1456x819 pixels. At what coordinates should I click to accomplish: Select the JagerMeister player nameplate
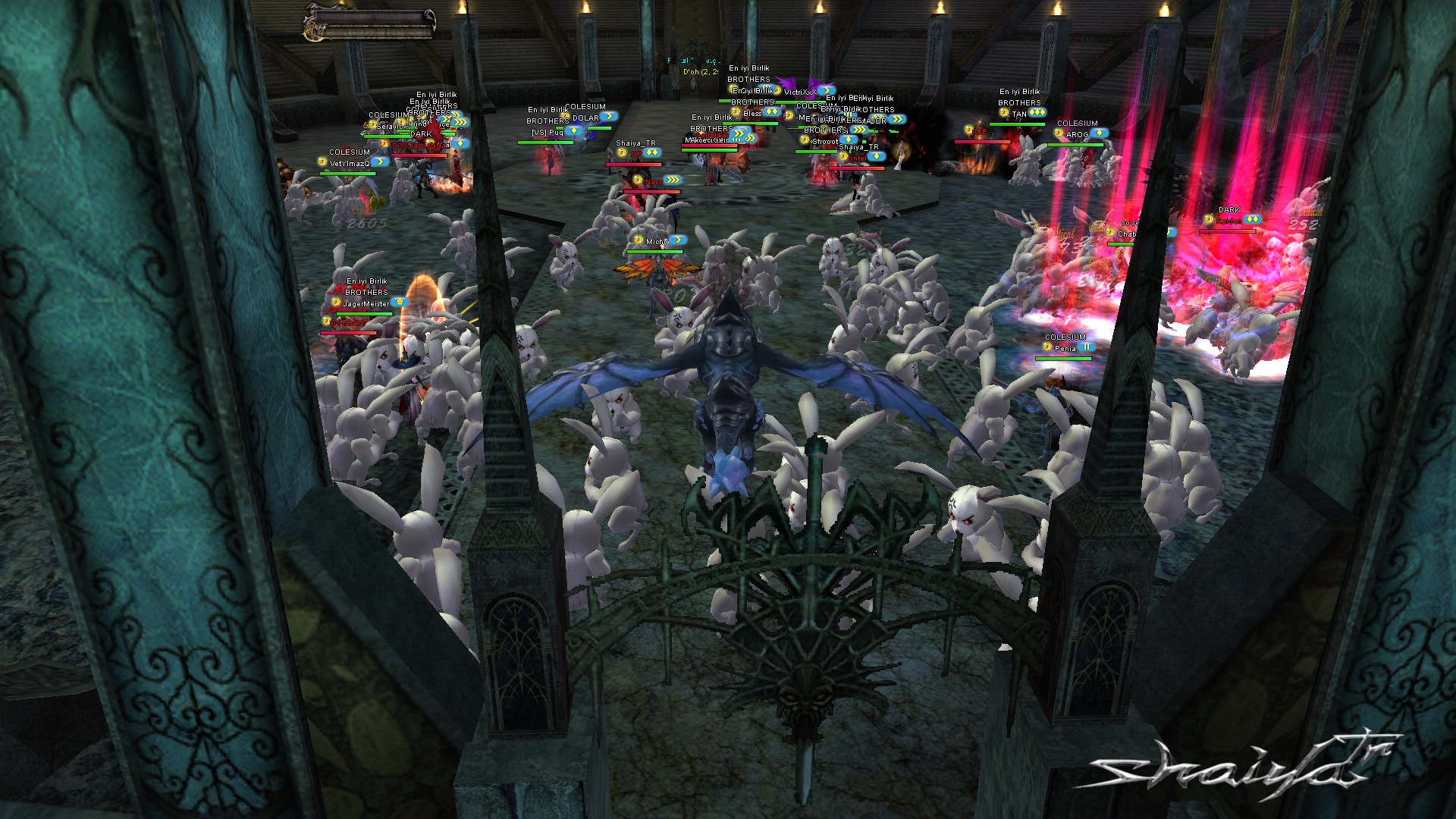pos(366,304)
